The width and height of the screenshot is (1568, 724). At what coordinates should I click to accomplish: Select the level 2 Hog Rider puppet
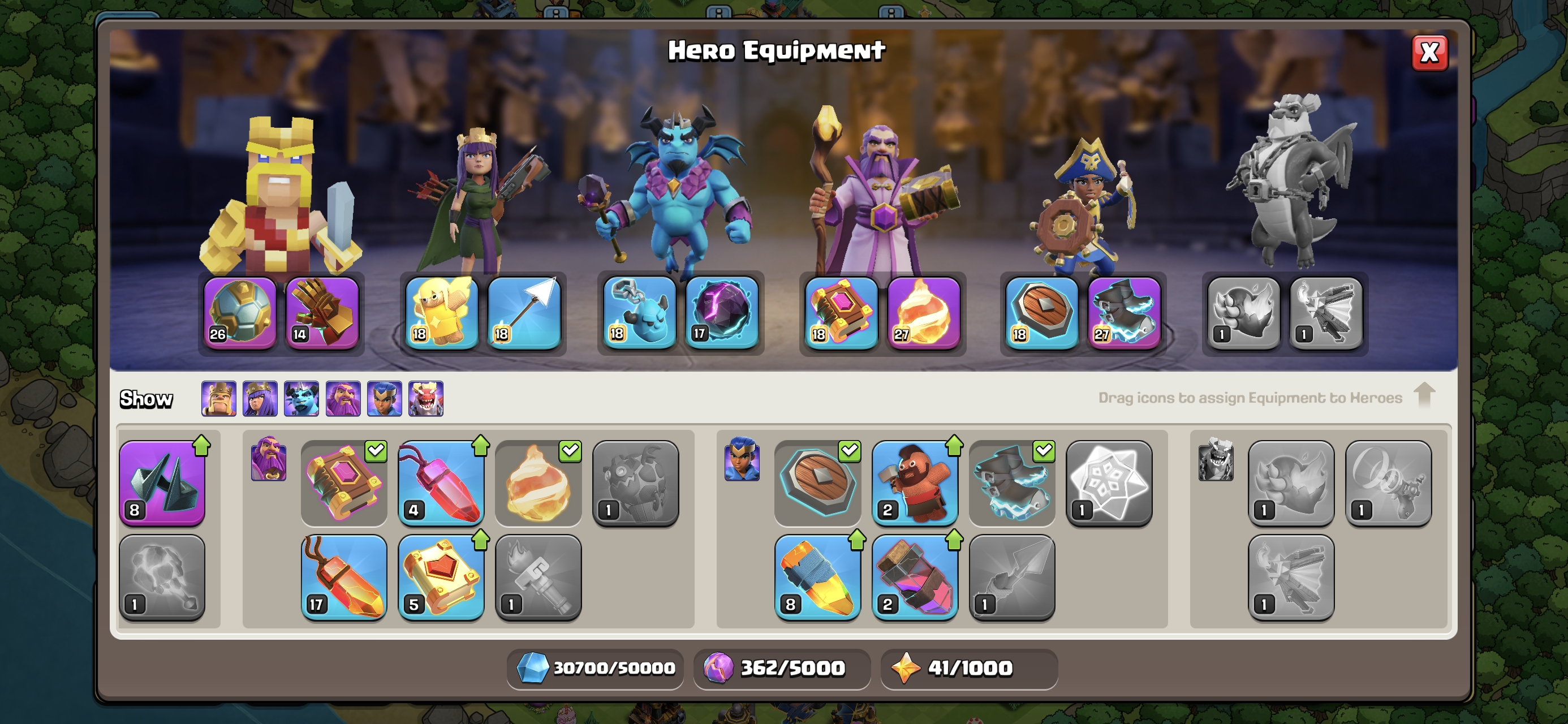pos(914,483)
